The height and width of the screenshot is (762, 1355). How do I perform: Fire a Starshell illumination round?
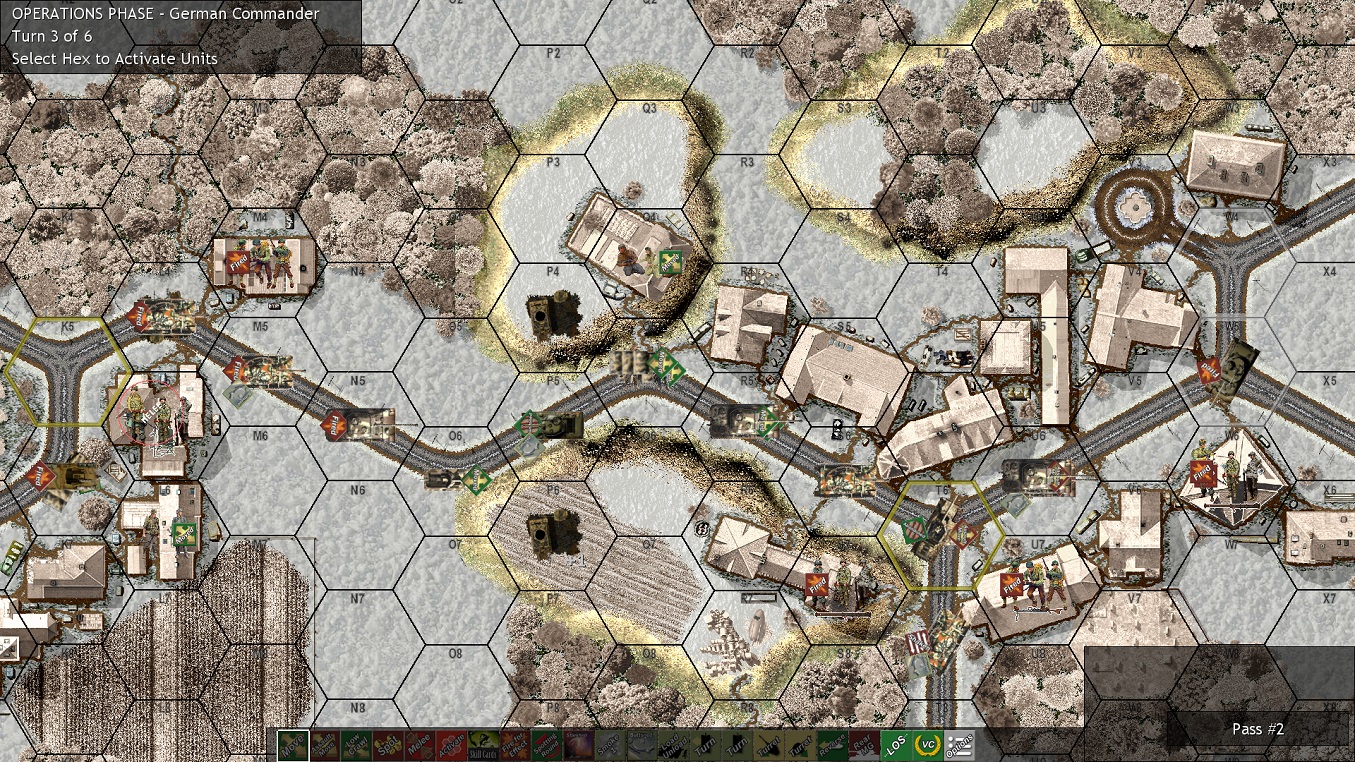tap(578, 744)
